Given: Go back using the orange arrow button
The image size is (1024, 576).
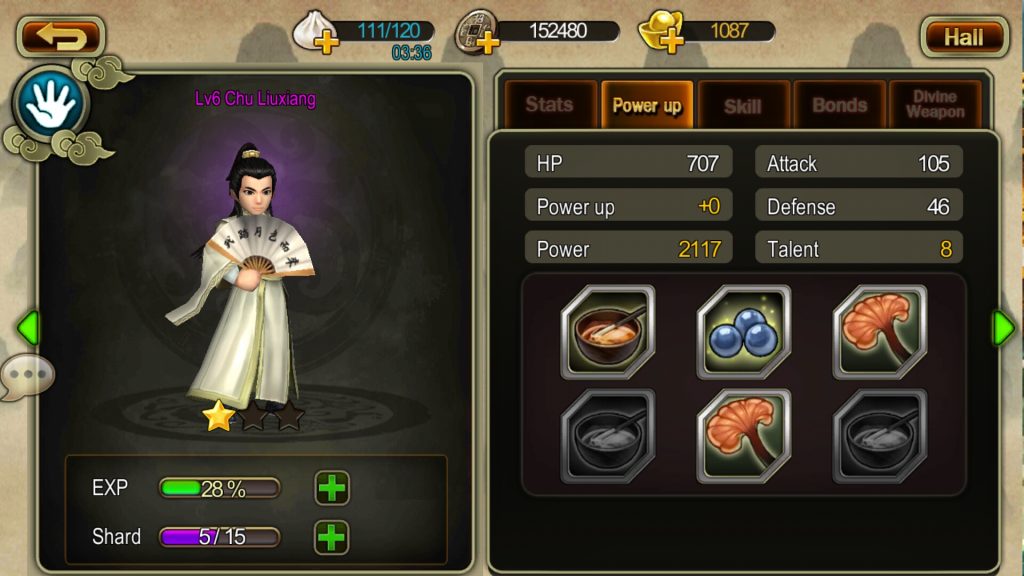Looking at the screenshot, I should click(x=61, y=37).
